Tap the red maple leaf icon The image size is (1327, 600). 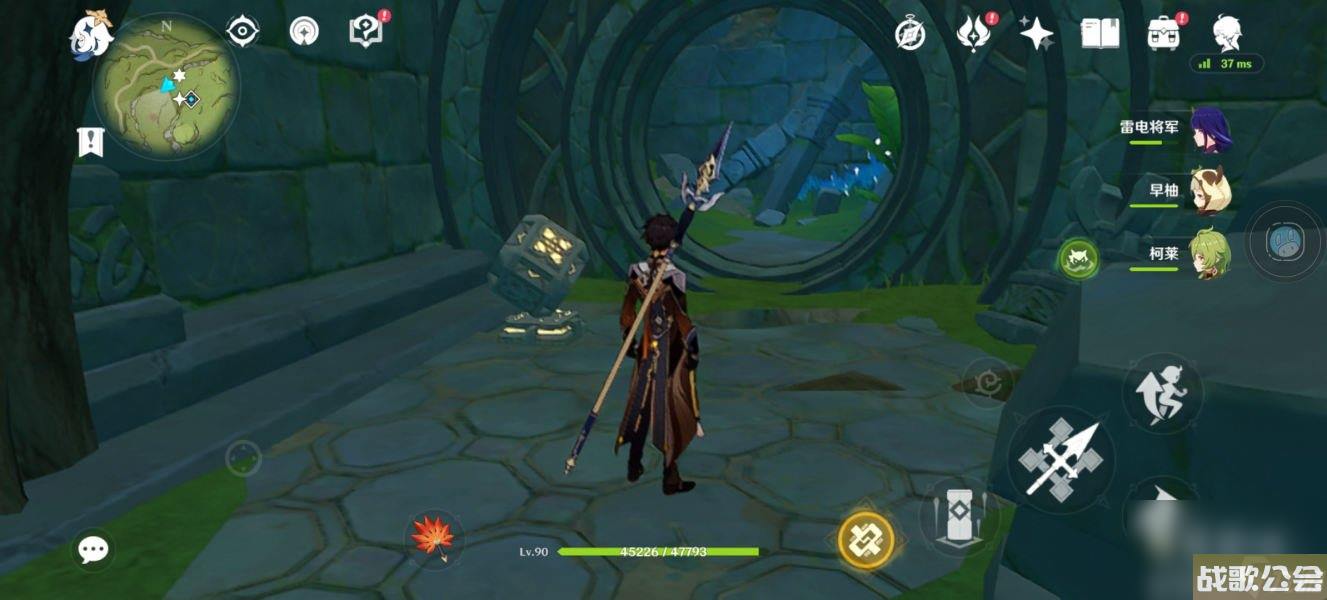click(433, 537)
